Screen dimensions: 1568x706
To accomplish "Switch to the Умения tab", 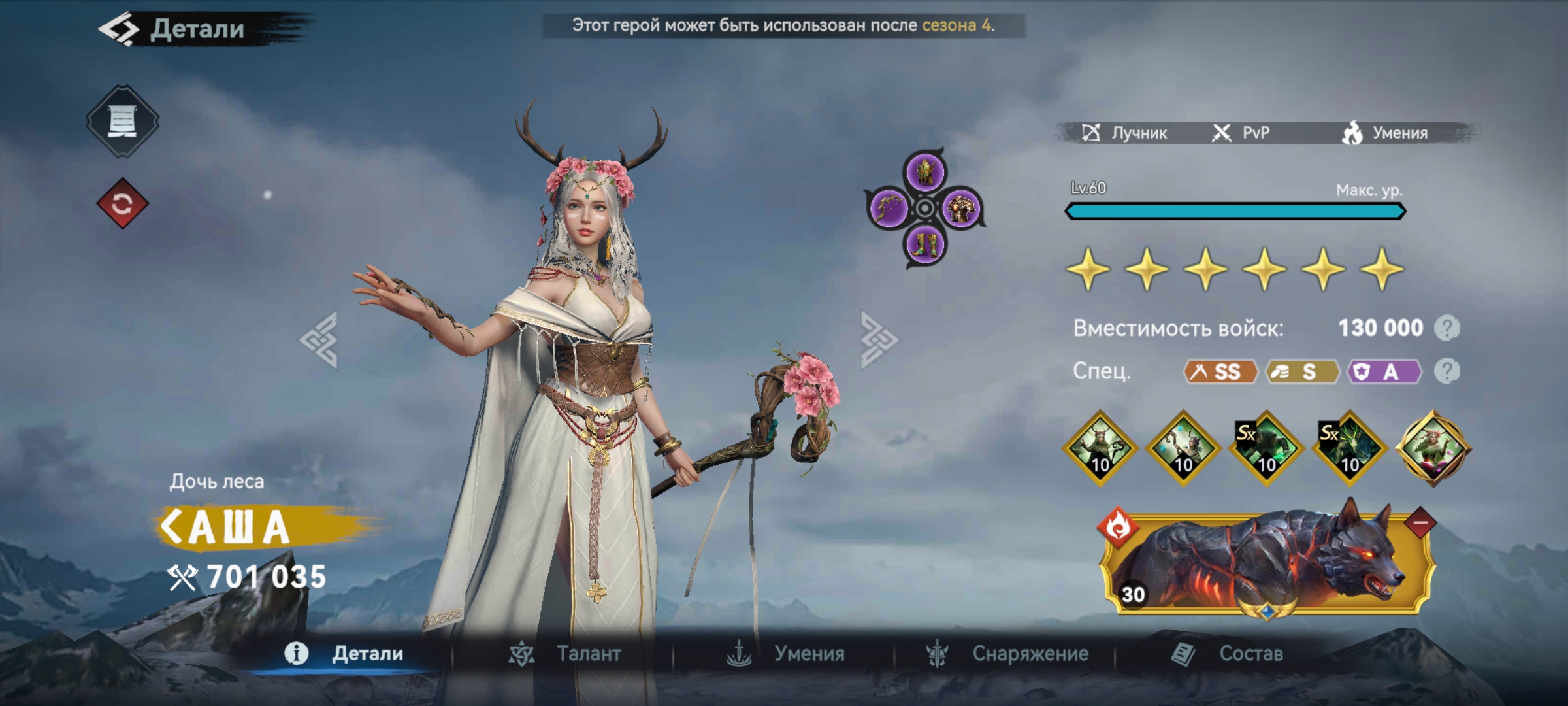I will click(786, 654).
